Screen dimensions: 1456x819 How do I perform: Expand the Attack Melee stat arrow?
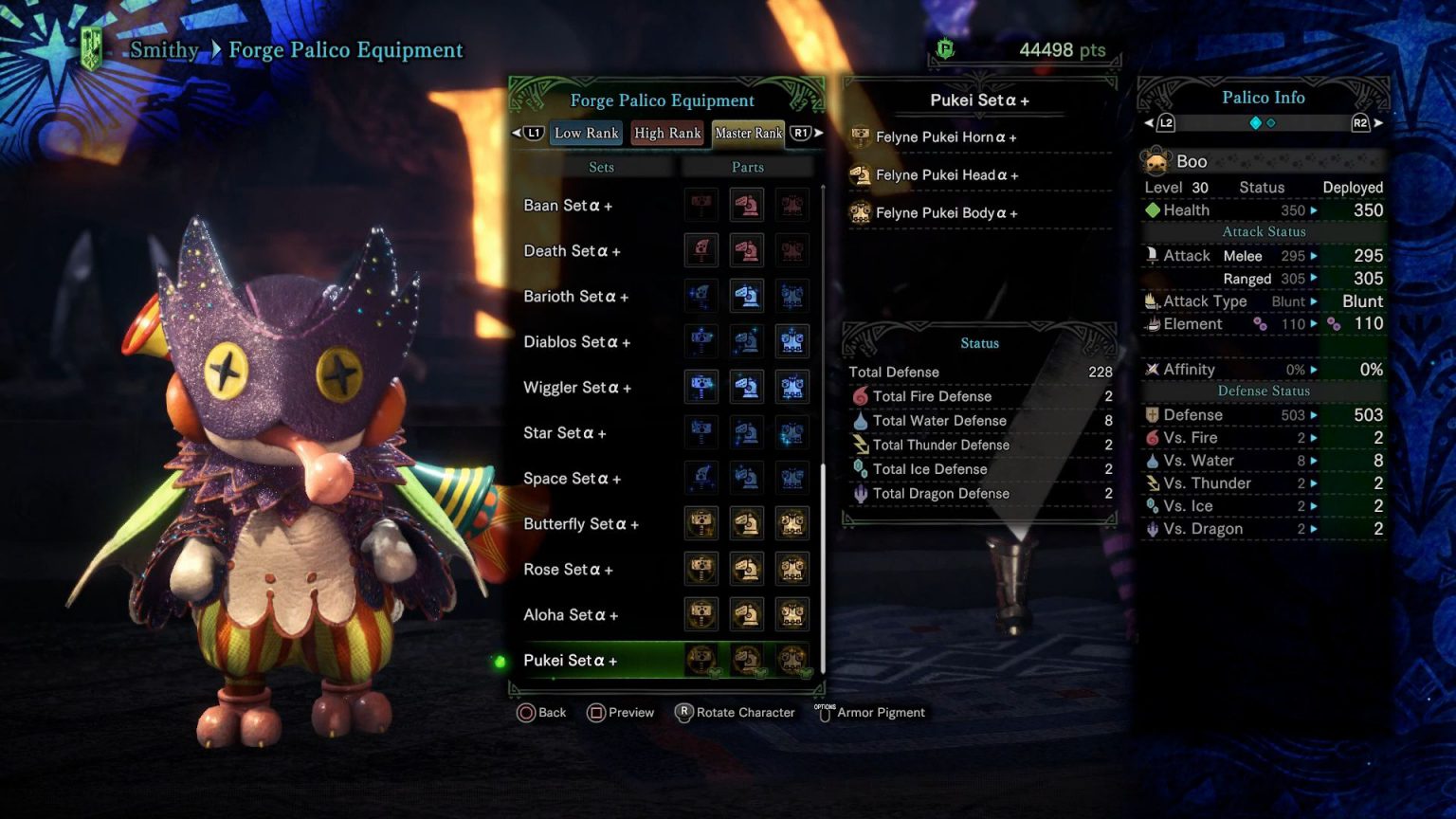click(1313, 255)
